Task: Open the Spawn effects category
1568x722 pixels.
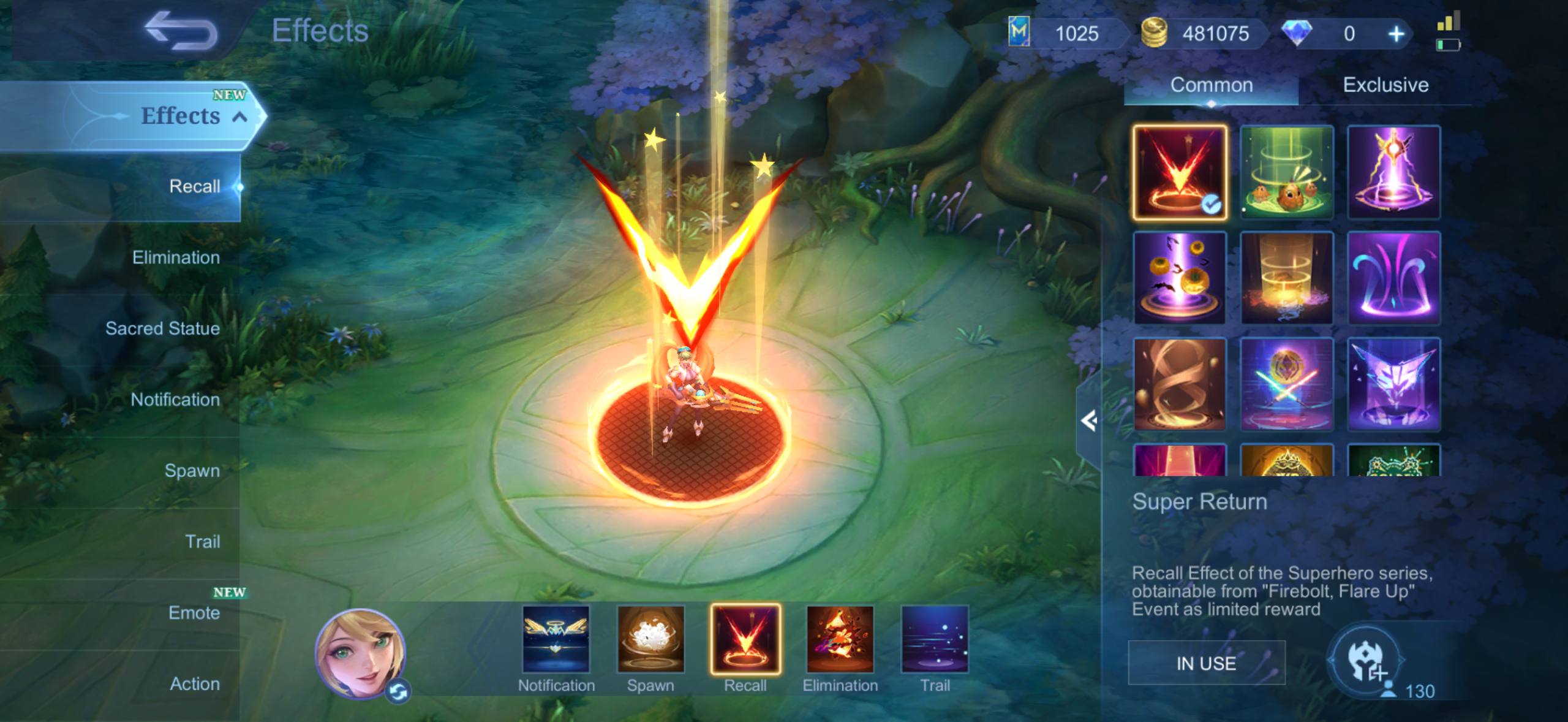Action: (192, 471)
